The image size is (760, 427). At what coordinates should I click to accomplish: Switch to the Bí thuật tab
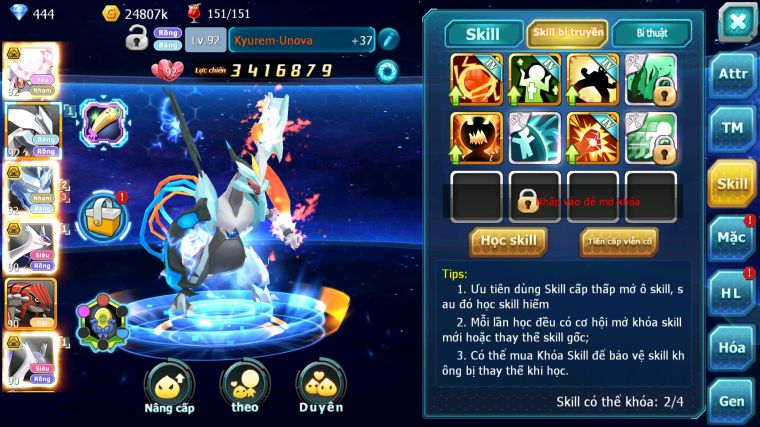tap(651, 33)
